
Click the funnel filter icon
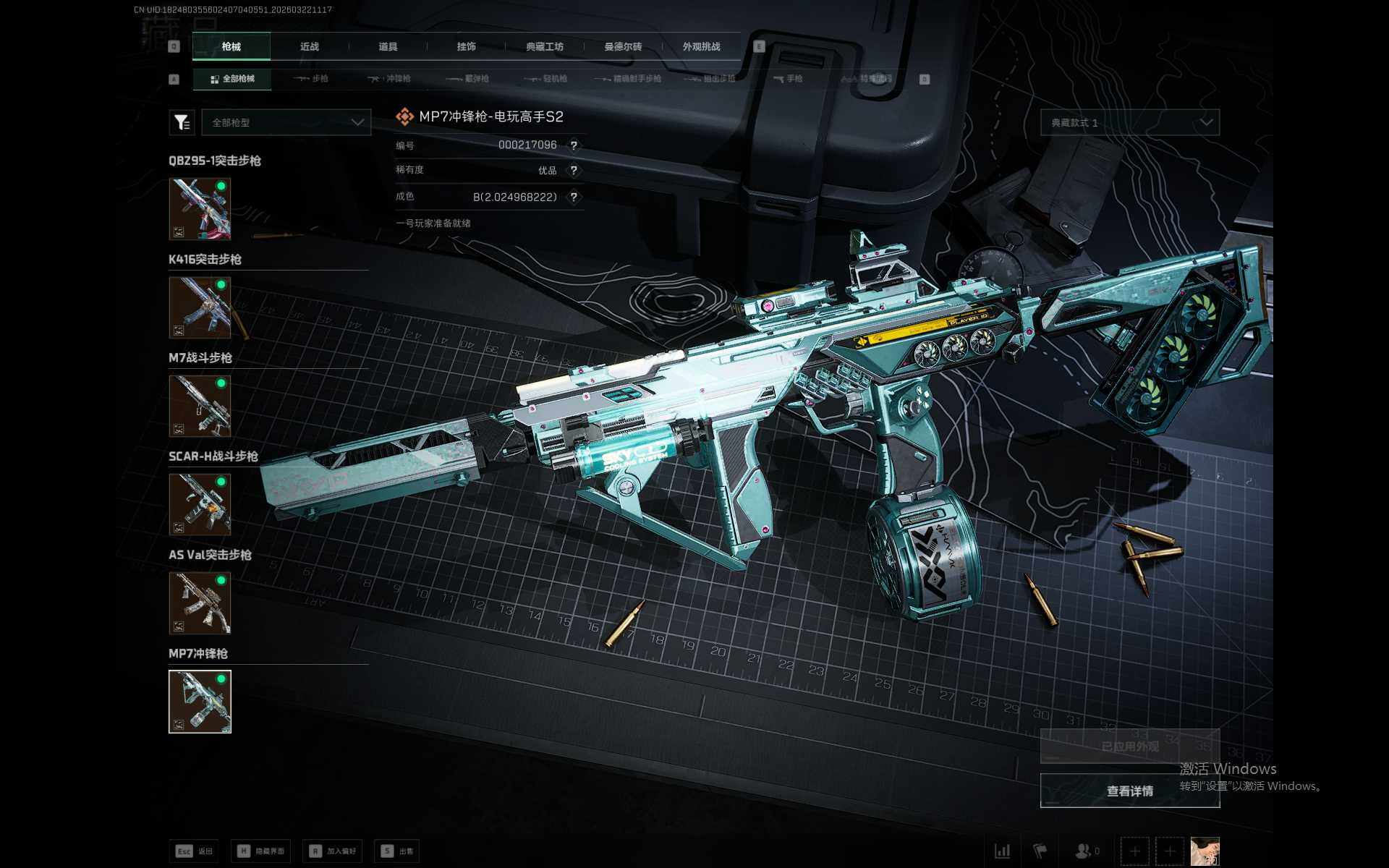(182, 122)
